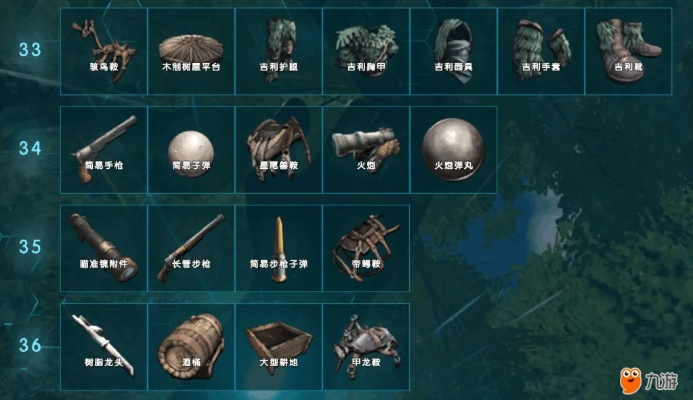Screen dimensions: 693x400
Task: Select the 骇鸟鞍 saddle engram
Action: [104, 52]
